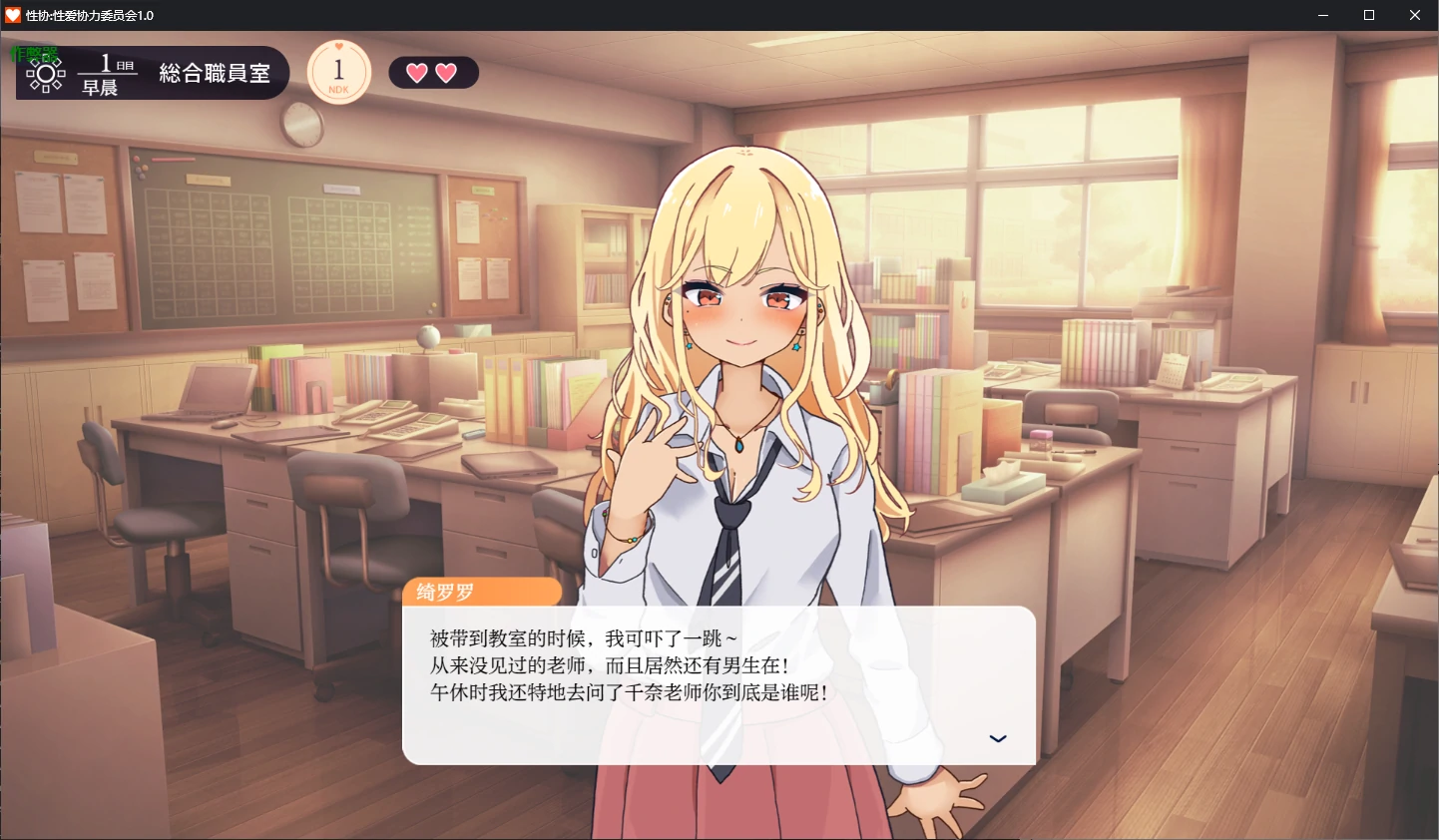Click the second pink heart icon
The height and width of the screenshot is (840, 1439).
(x=447, y=72)
